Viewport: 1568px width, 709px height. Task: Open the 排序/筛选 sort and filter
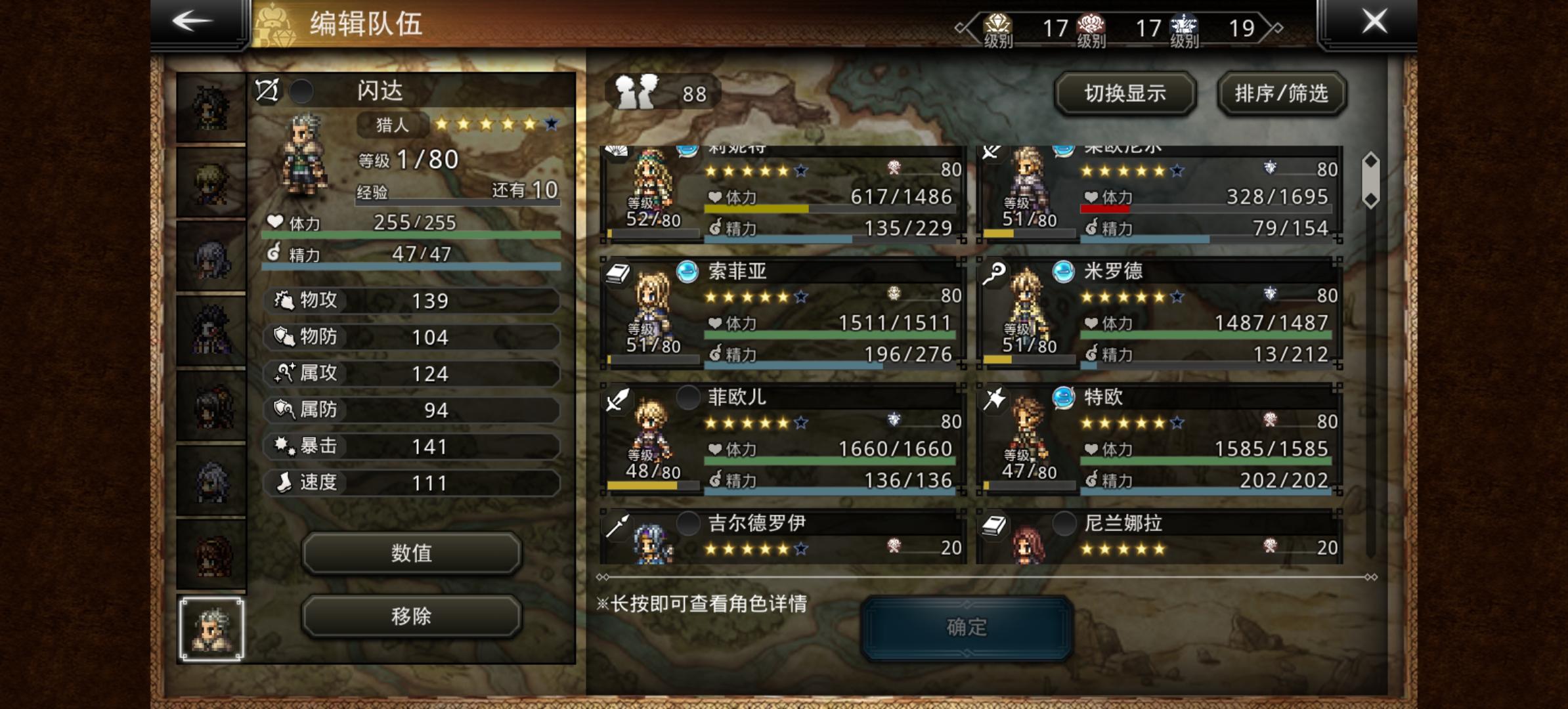[x=1281, y=94]
